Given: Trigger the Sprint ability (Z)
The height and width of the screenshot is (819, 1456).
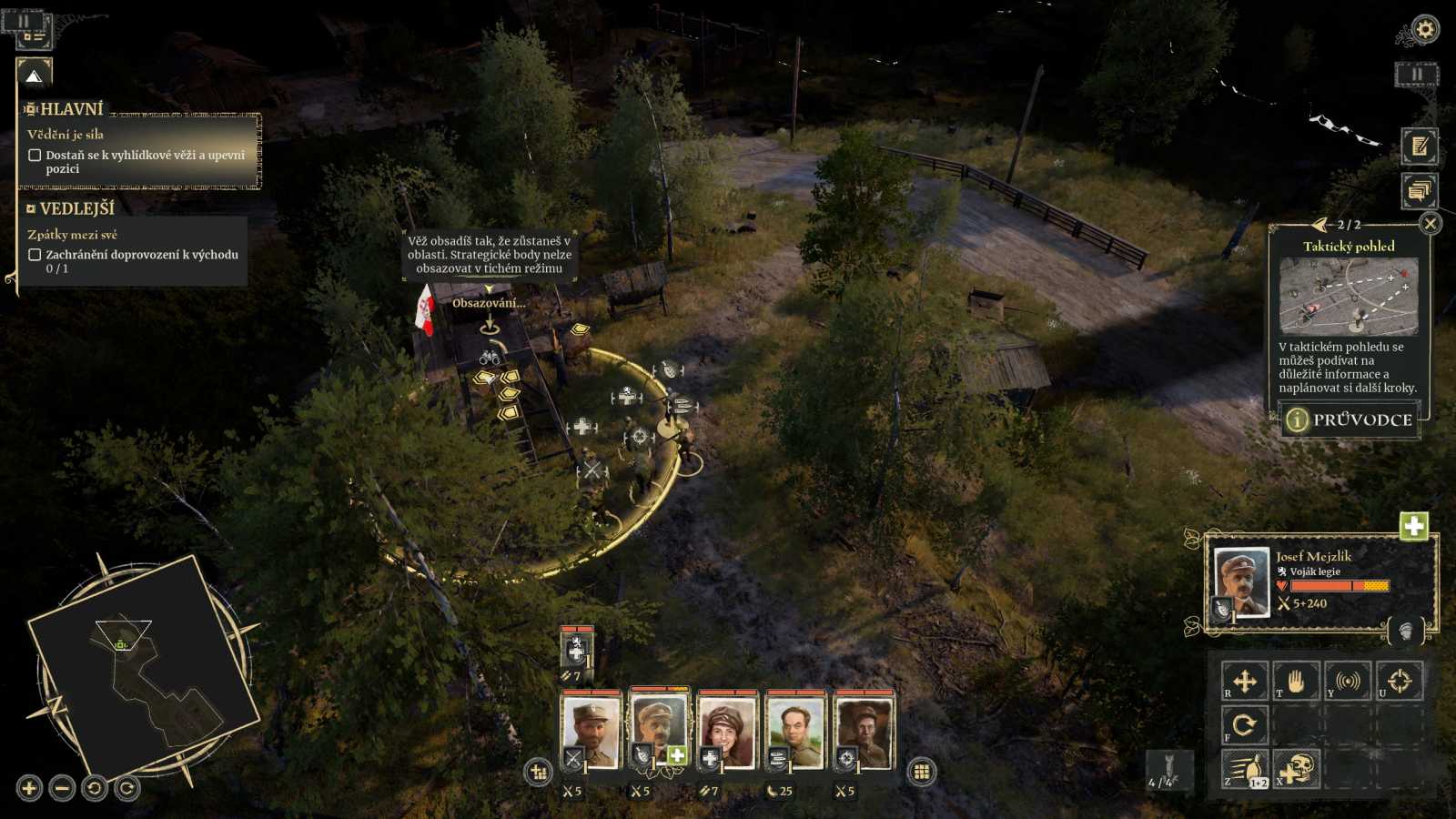Looking at the screenshot, I should 1247,768.
